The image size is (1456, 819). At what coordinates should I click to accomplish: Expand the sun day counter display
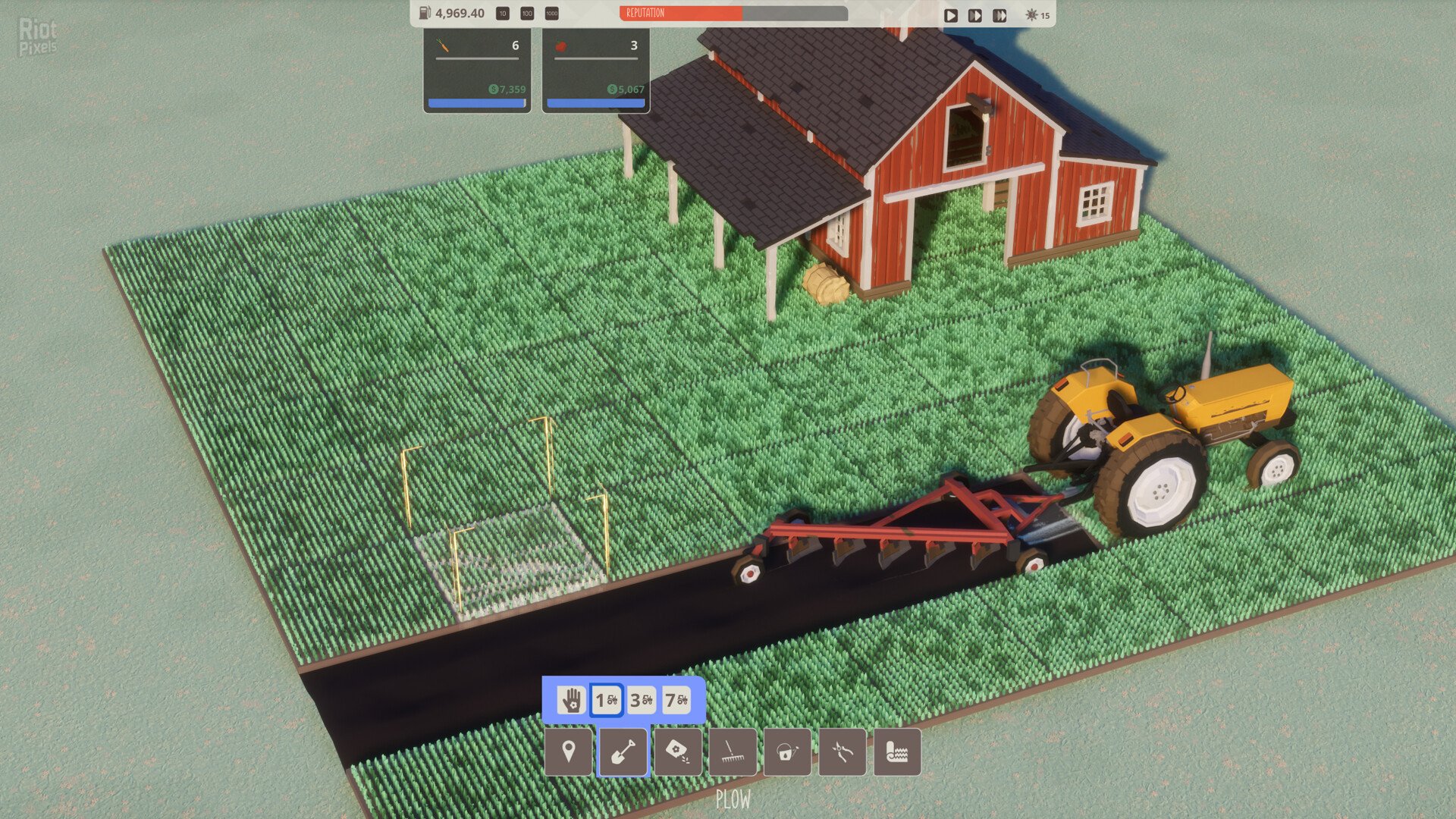(x=1037, y=13)
